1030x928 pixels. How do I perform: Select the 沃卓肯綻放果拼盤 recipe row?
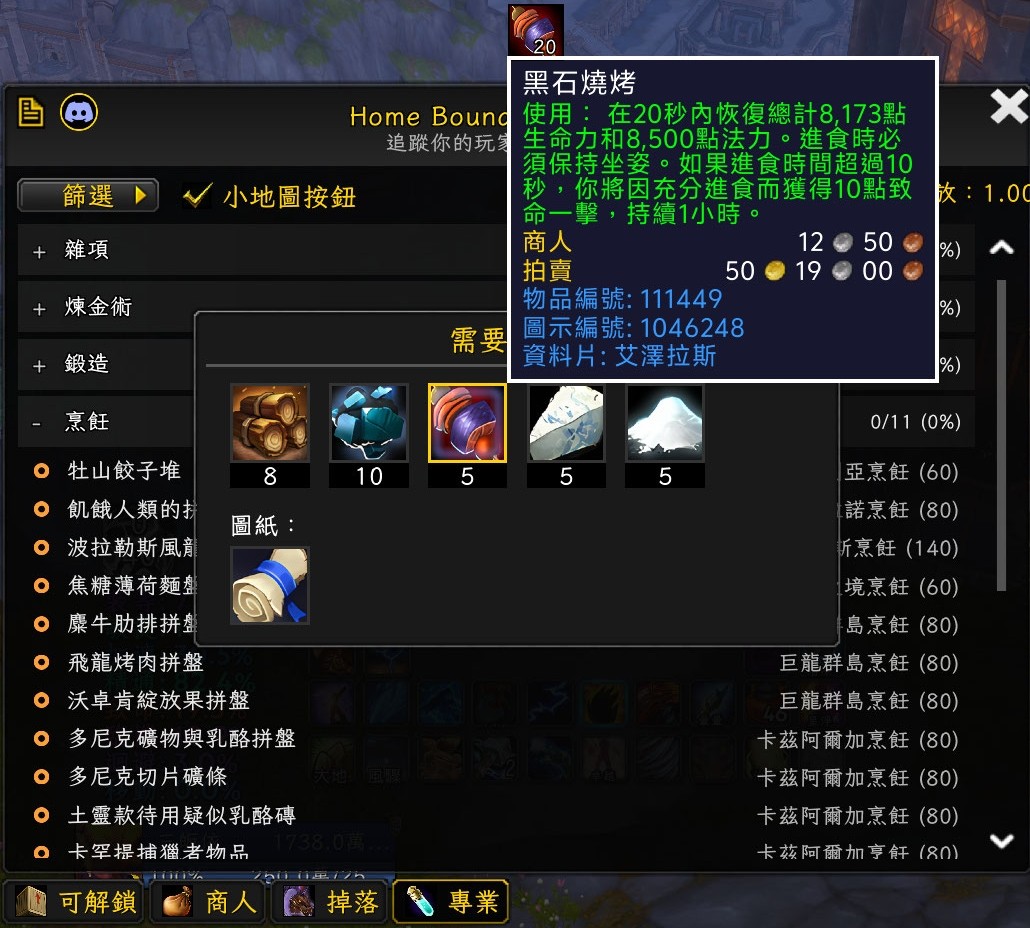click(x=158, y=701)
